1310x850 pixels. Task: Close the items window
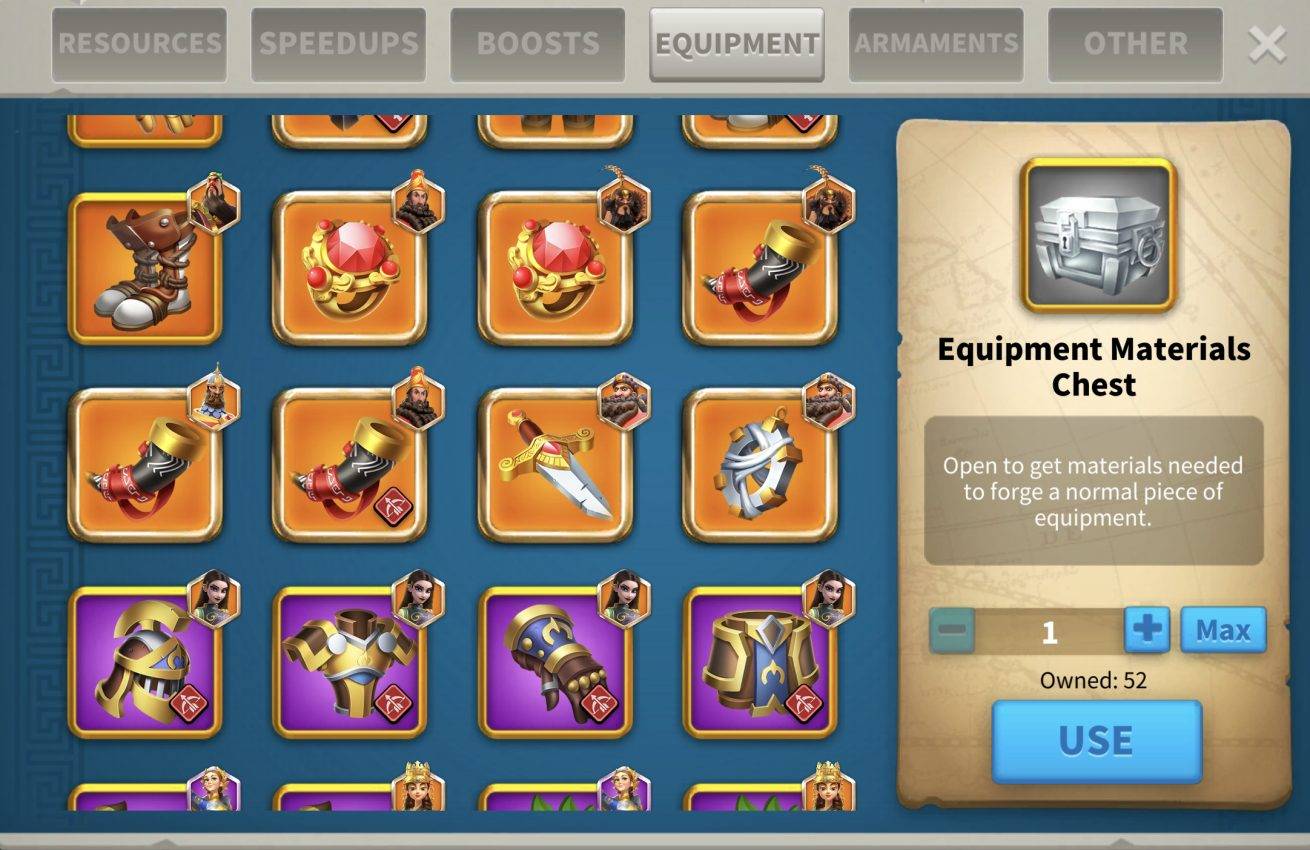1267,44
